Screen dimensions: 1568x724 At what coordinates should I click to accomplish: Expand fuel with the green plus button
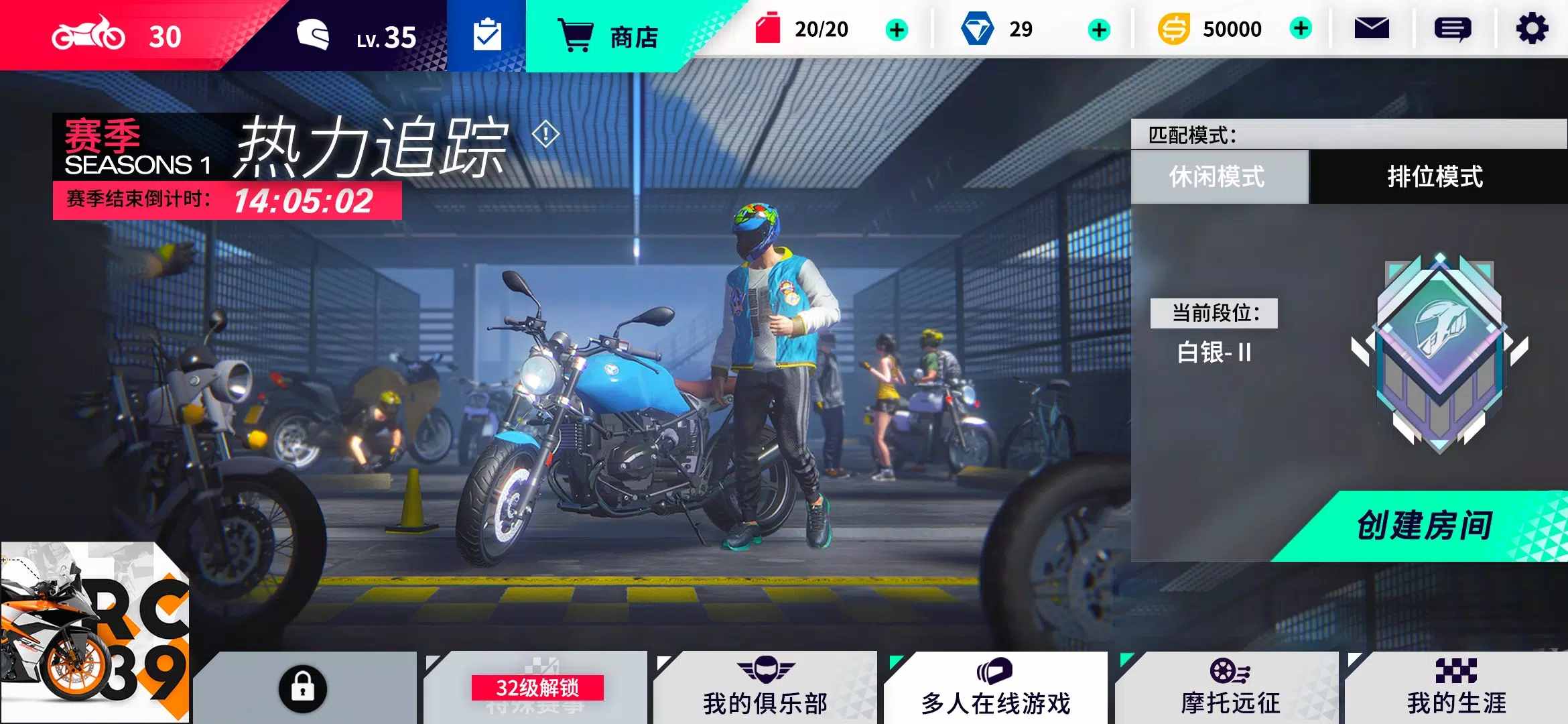[x=898, y=28]
